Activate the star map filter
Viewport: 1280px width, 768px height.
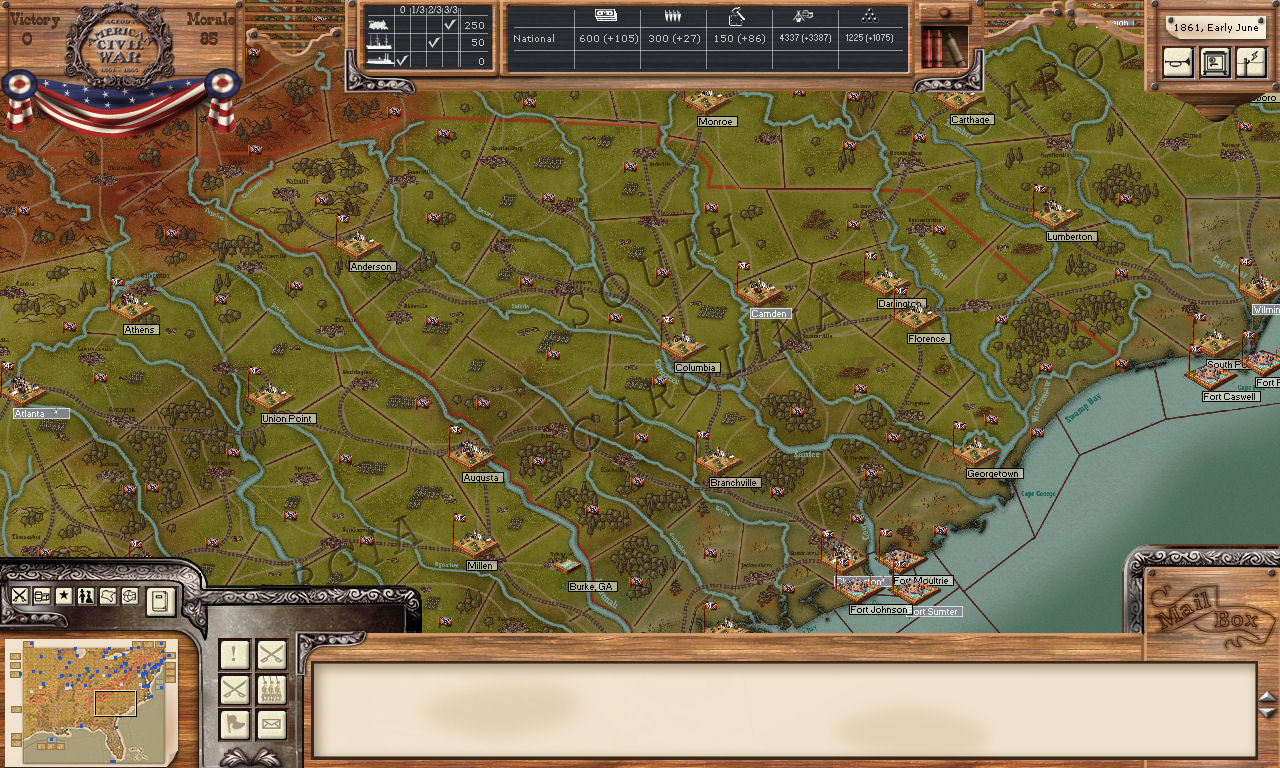64,596
